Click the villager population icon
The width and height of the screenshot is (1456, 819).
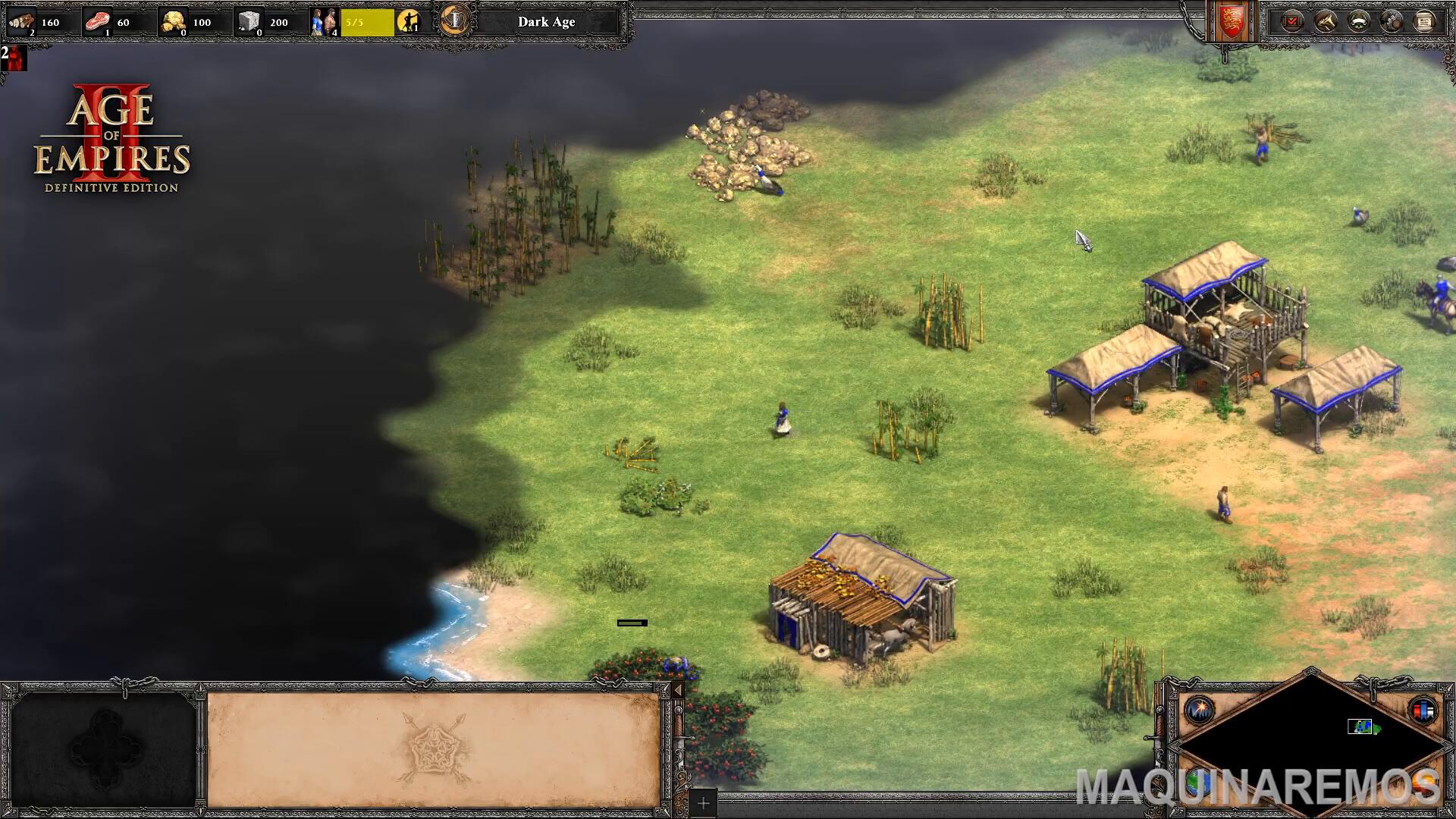coord(324,21)
